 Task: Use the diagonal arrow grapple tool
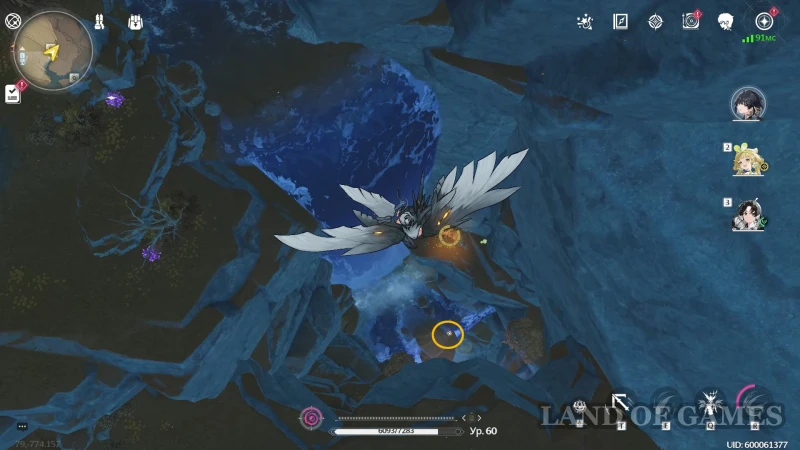point(620,404)
